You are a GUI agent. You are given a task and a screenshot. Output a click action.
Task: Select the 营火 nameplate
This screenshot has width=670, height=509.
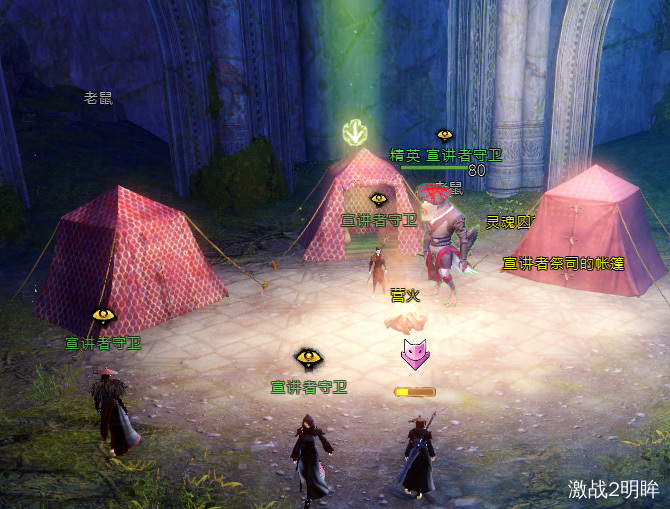click(405, 295)
